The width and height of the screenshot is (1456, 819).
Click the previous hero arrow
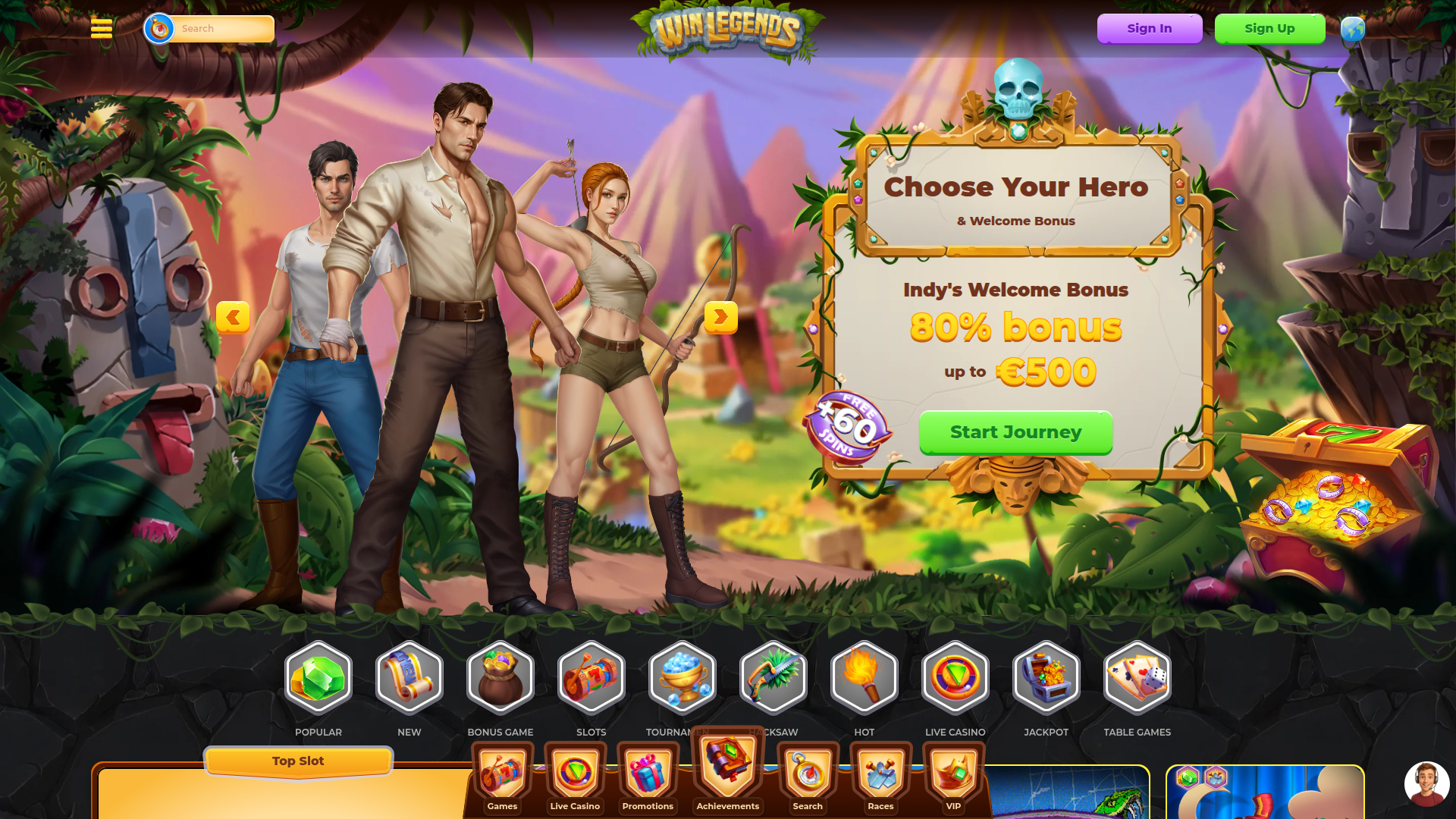coord(234,318)
